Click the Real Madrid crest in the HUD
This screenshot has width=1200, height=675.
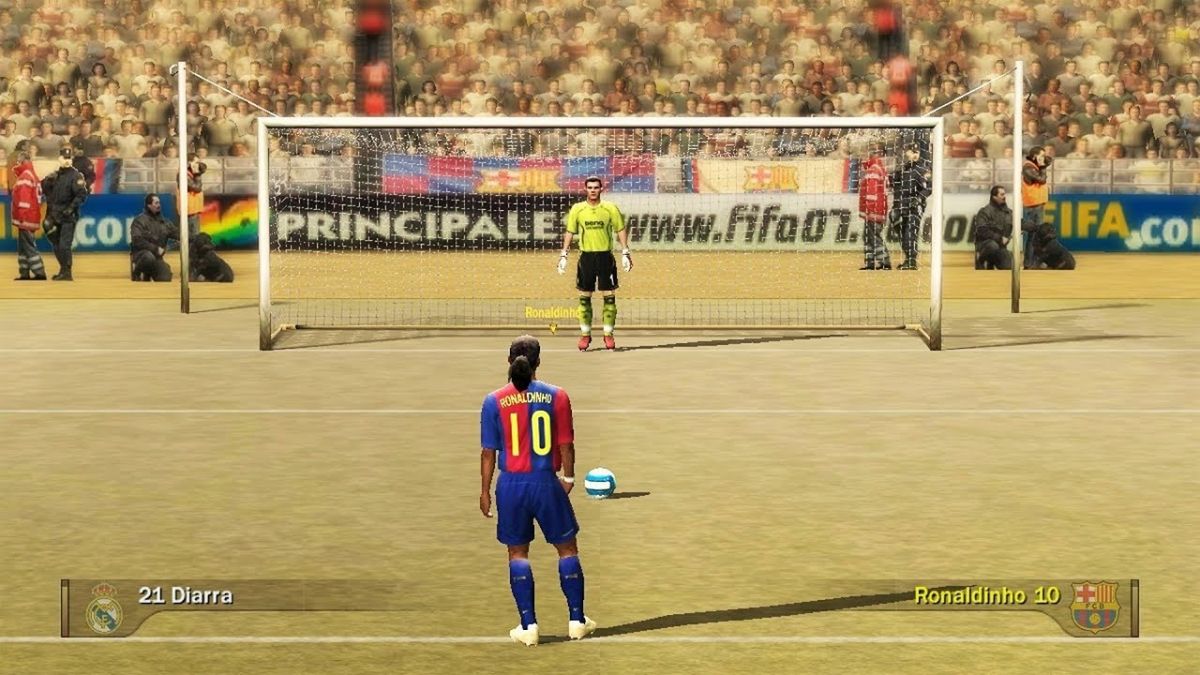pos(104,607)
